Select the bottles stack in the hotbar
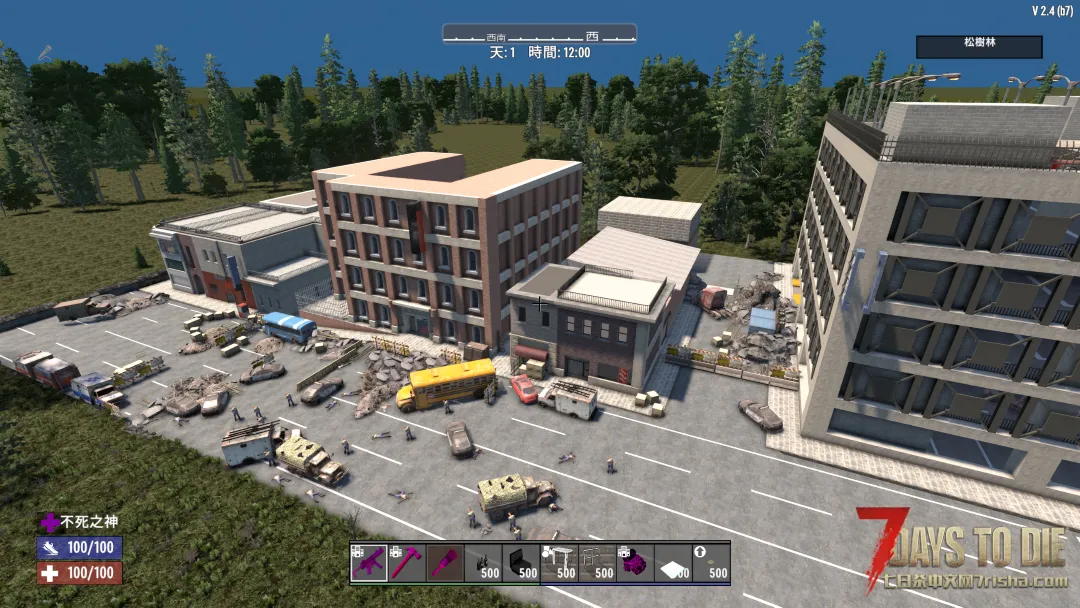1080x608 pixels. [483, 563]
